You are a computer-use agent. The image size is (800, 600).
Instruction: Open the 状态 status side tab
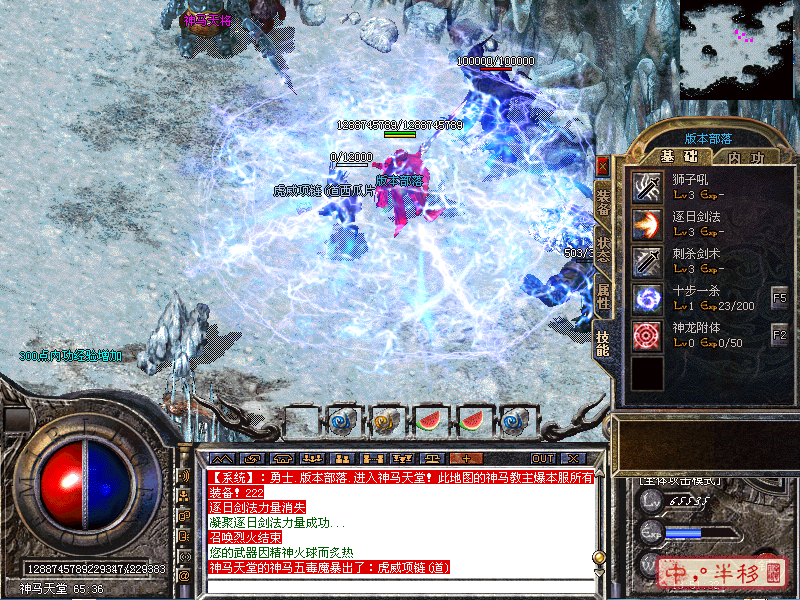[x=603, y=248]
